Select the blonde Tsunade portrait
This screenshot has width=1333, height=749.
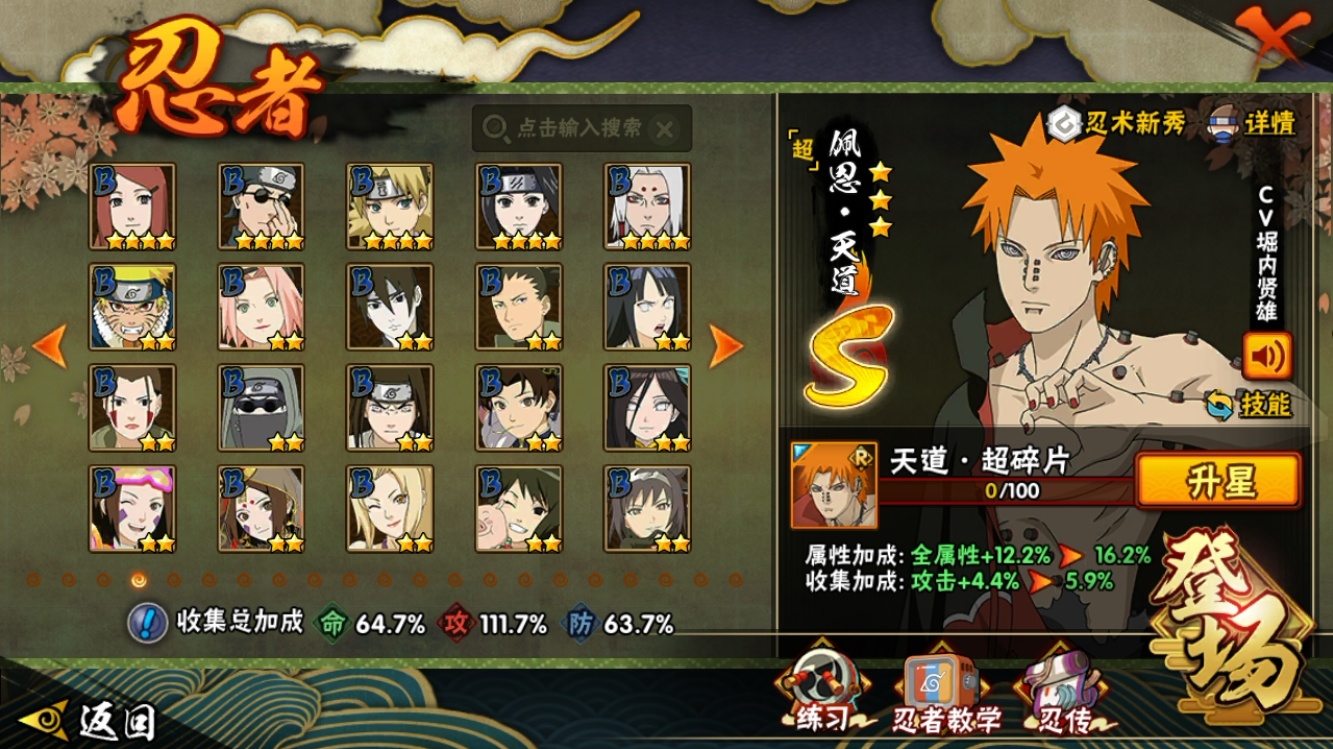pyautogui.click(x=390, y=508)
